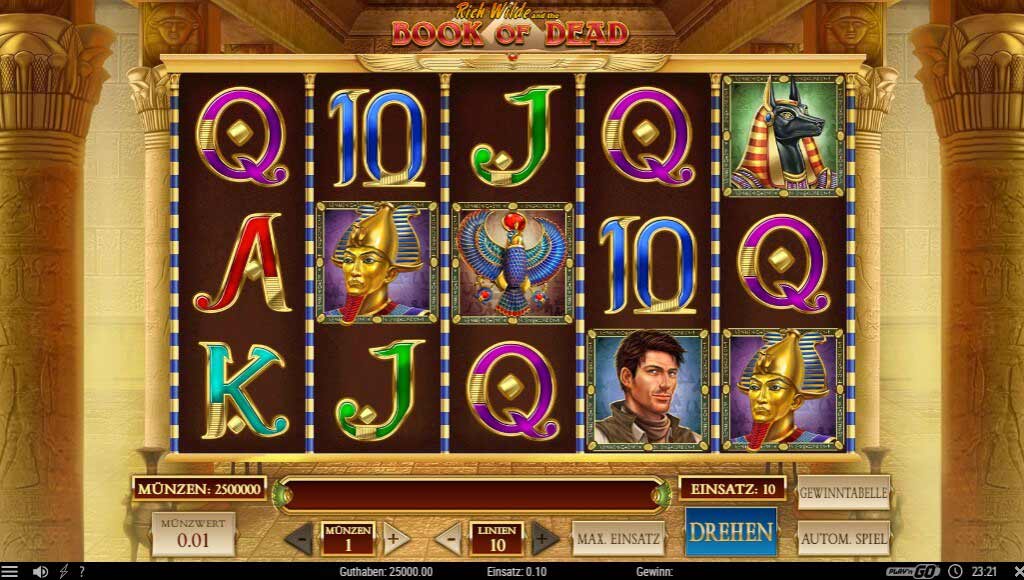
Task: Open the question mark help
Action: tap(81, 571)
